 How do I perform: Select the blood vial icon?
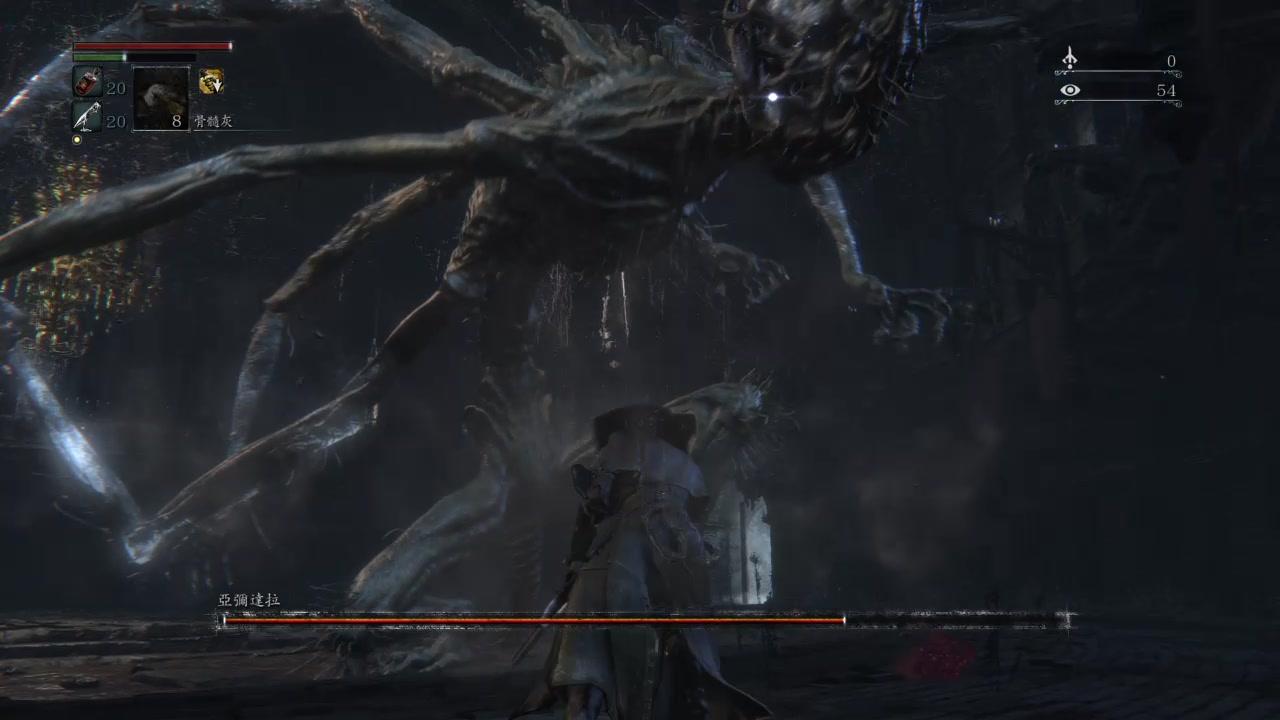pyautogui.click(x=86, y=83)
